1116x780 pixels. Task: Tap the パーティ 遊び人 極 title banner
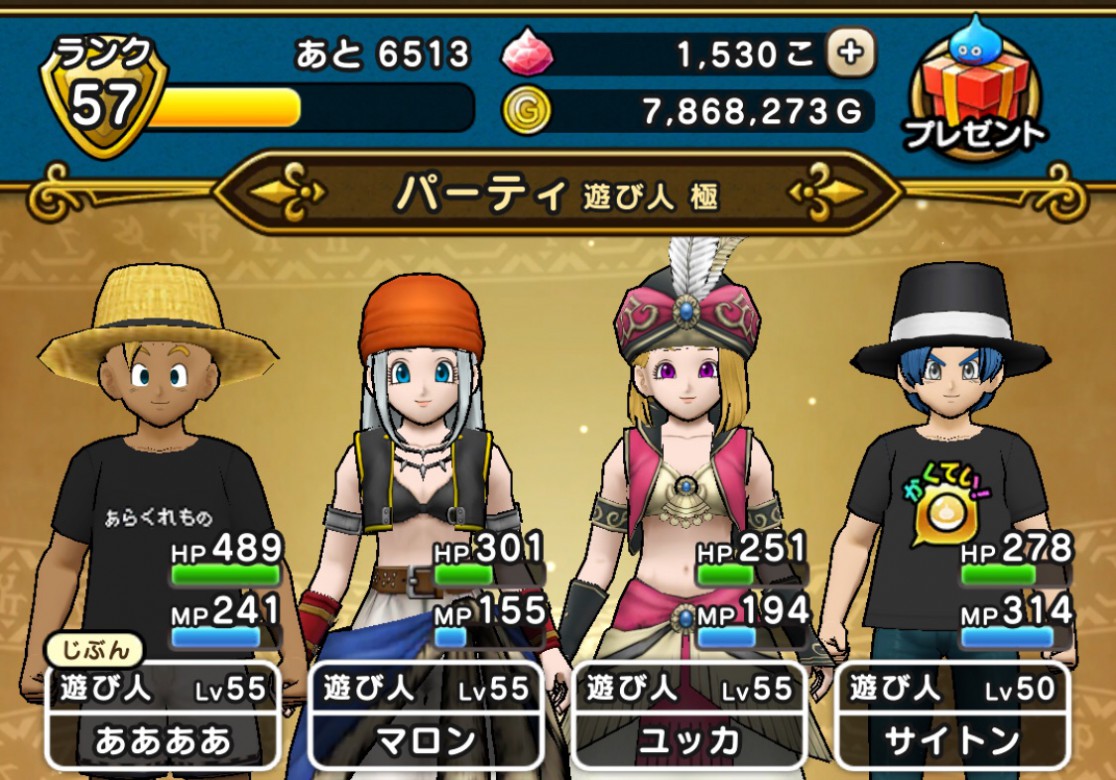click(x=557, y=193)
